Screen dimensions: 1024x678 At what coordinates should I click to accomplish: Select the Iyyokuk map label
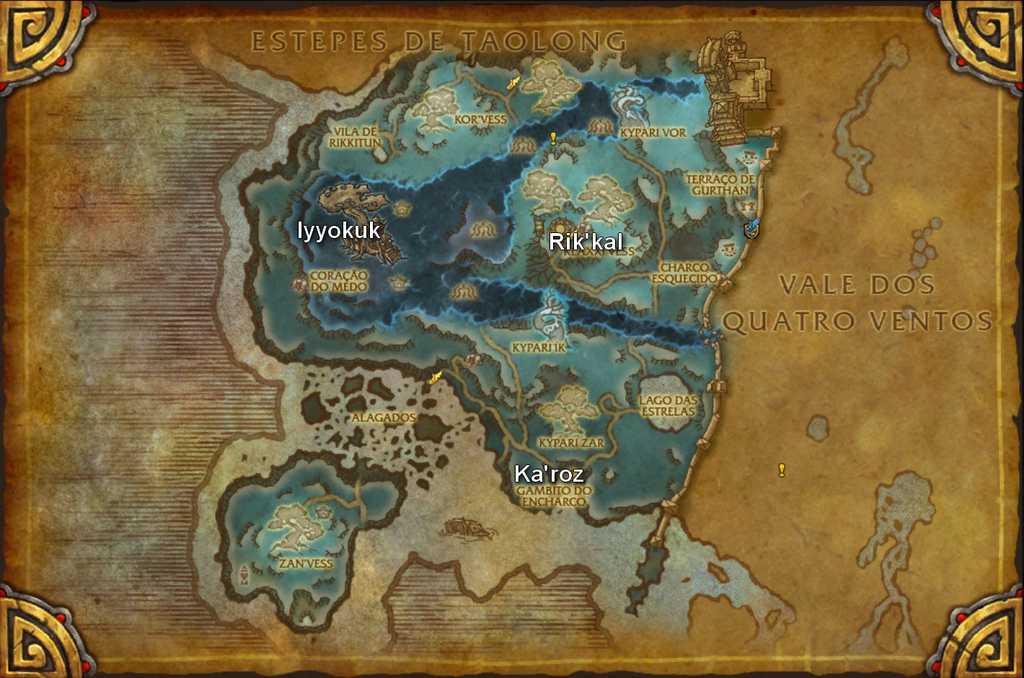[339, 230]
